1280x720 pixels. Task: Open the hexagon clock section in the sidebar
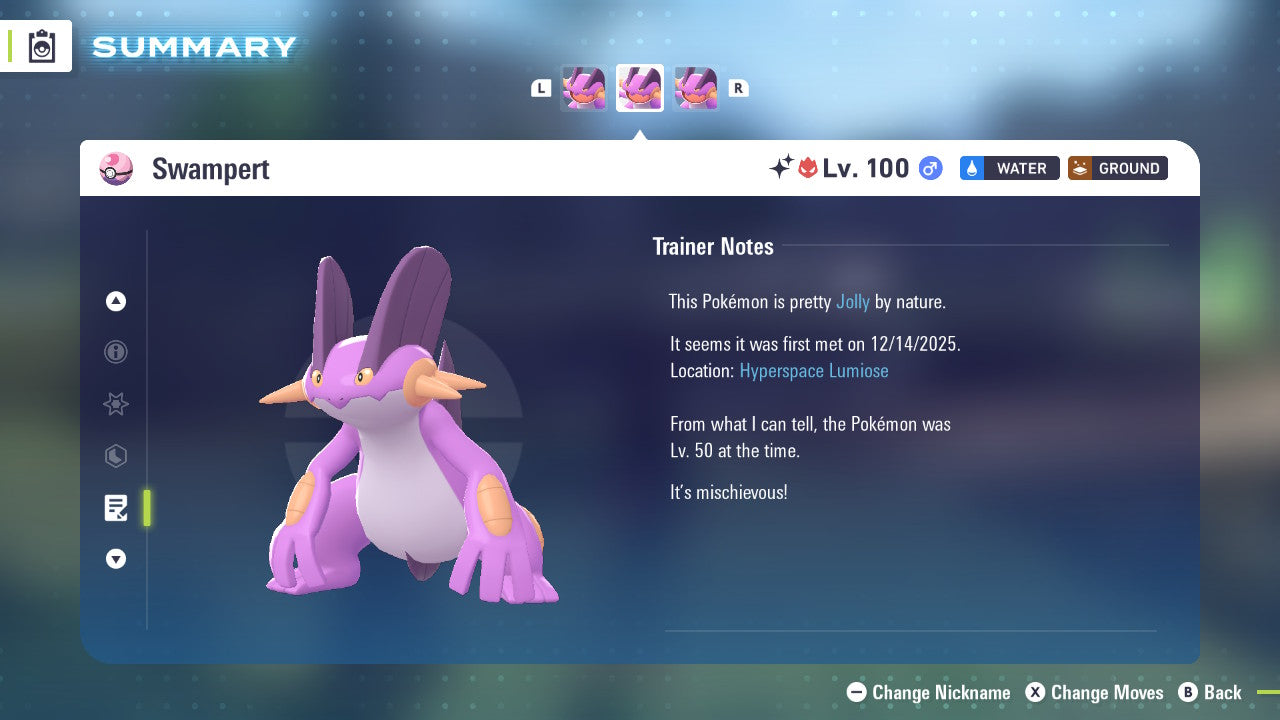[116, 456]
